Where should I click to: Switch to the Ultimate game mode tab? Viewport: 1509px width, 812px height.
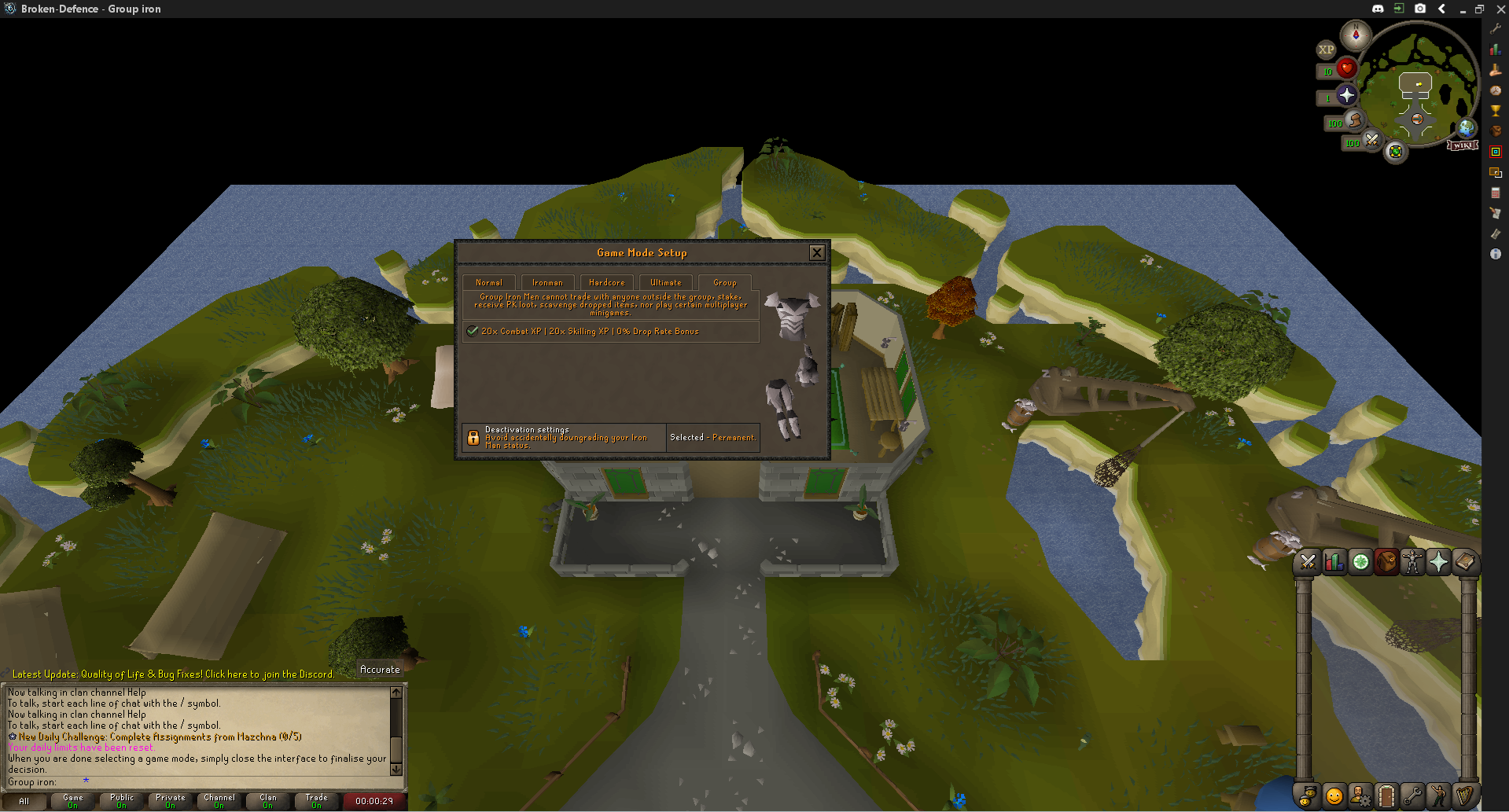coord(665,282)
